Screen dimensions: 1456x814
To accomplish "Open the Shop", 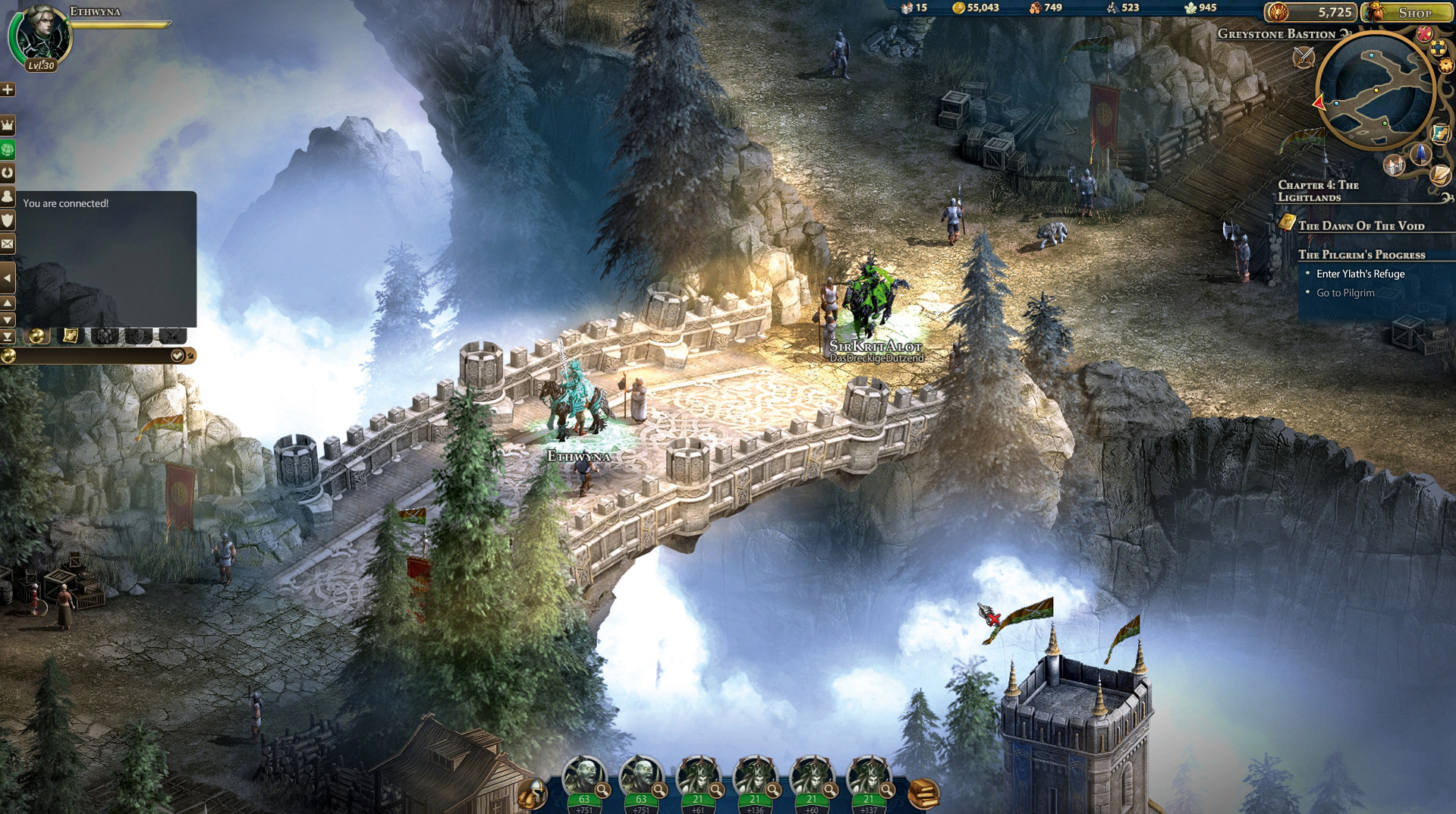I will point(1407,12).
